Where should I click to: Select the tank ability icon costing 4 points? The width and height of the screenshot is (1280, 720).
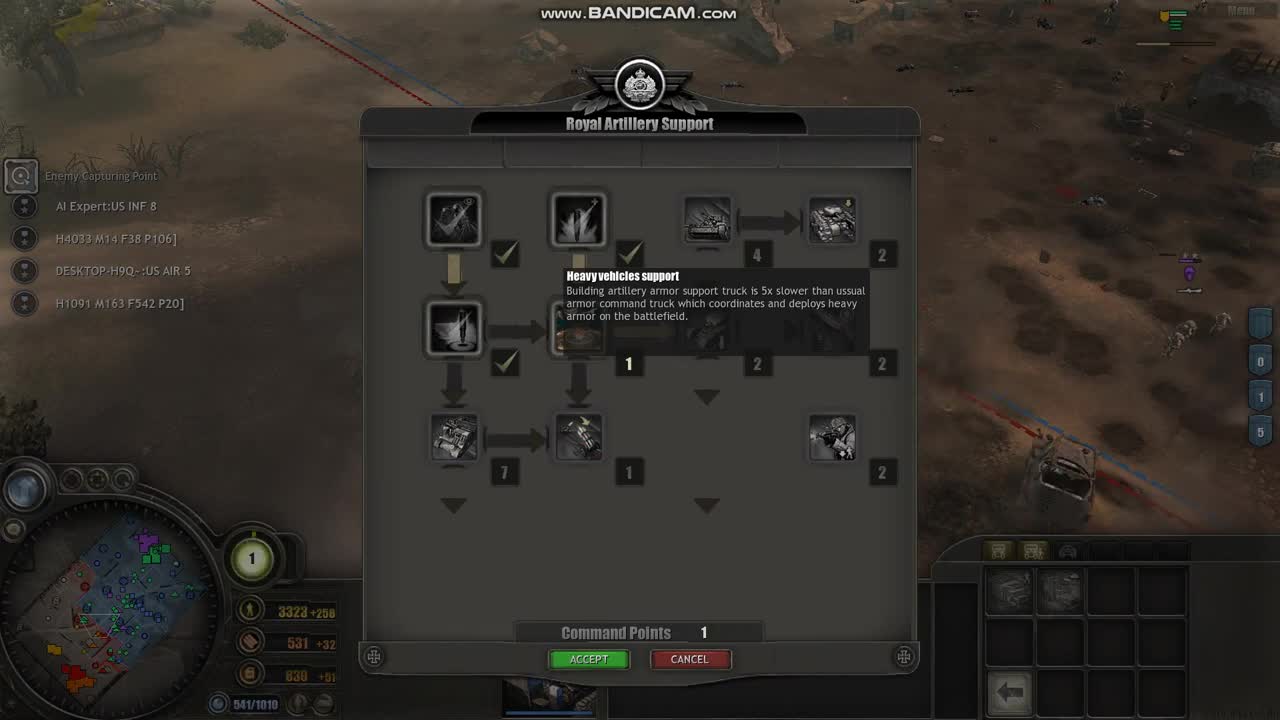[x=707, y=221]
